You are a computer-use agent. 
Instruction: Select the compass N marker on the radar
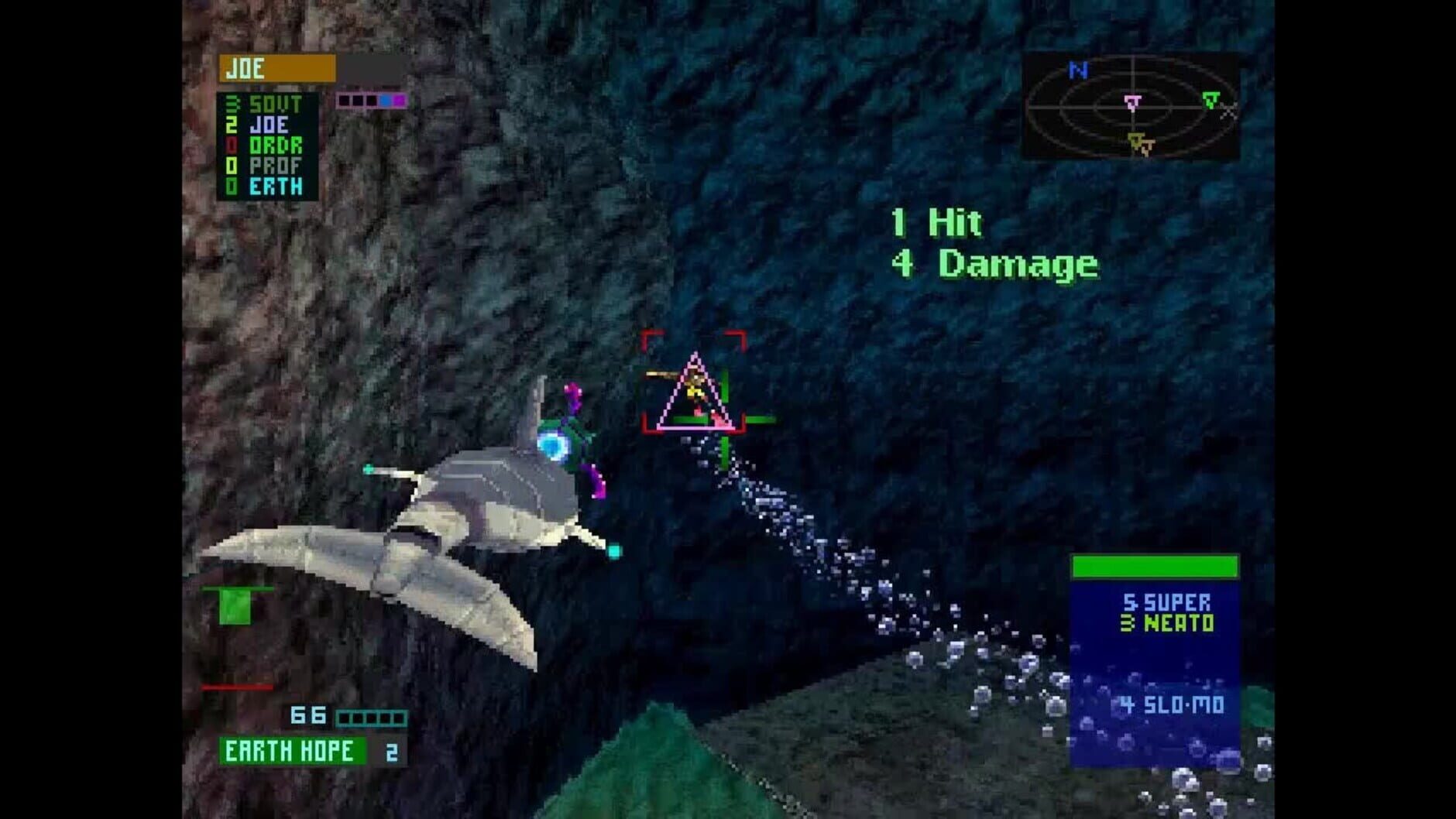[x=1078, y=70]
